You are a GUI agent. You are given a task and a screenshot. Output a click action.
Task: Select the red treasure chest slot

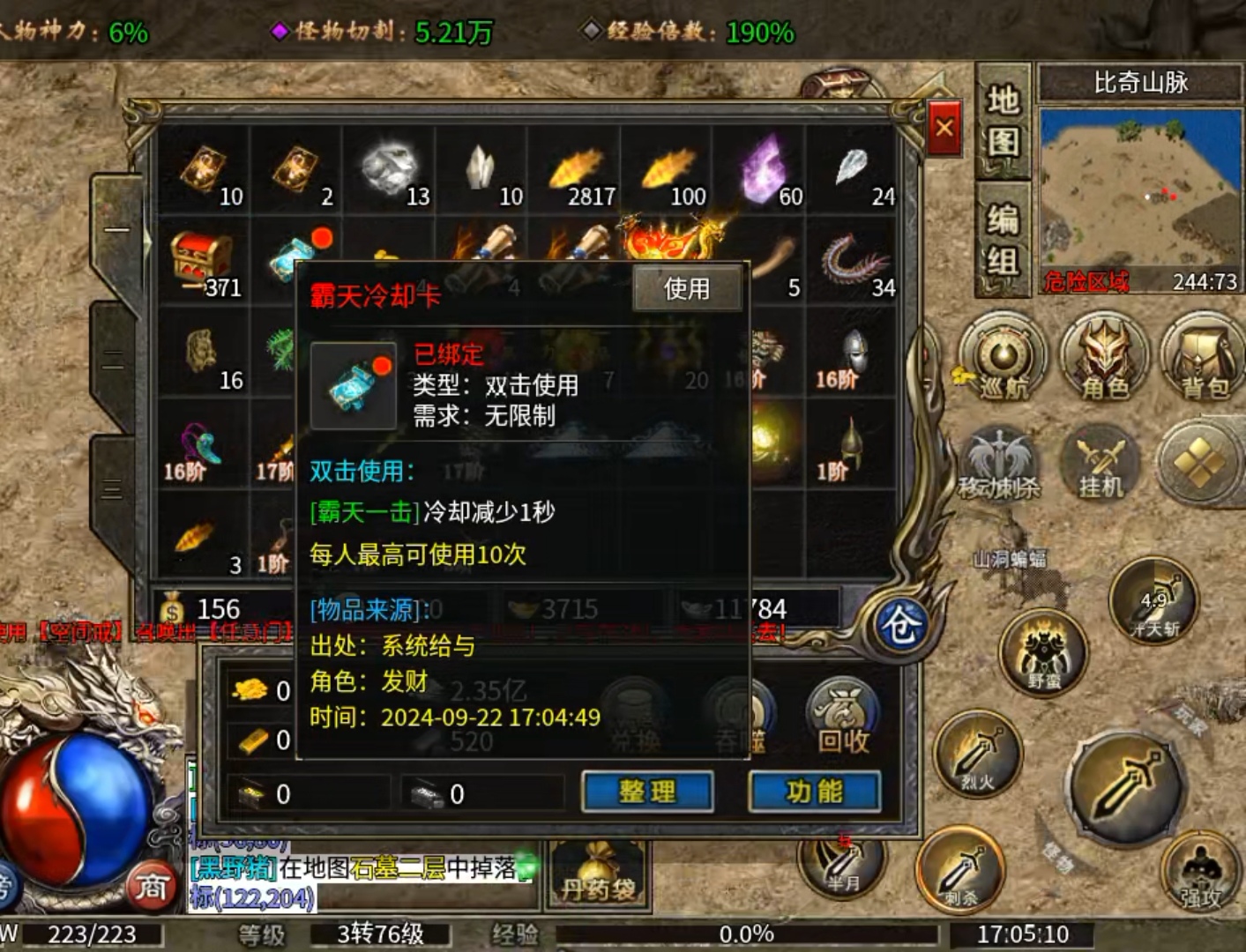(203, 260)
